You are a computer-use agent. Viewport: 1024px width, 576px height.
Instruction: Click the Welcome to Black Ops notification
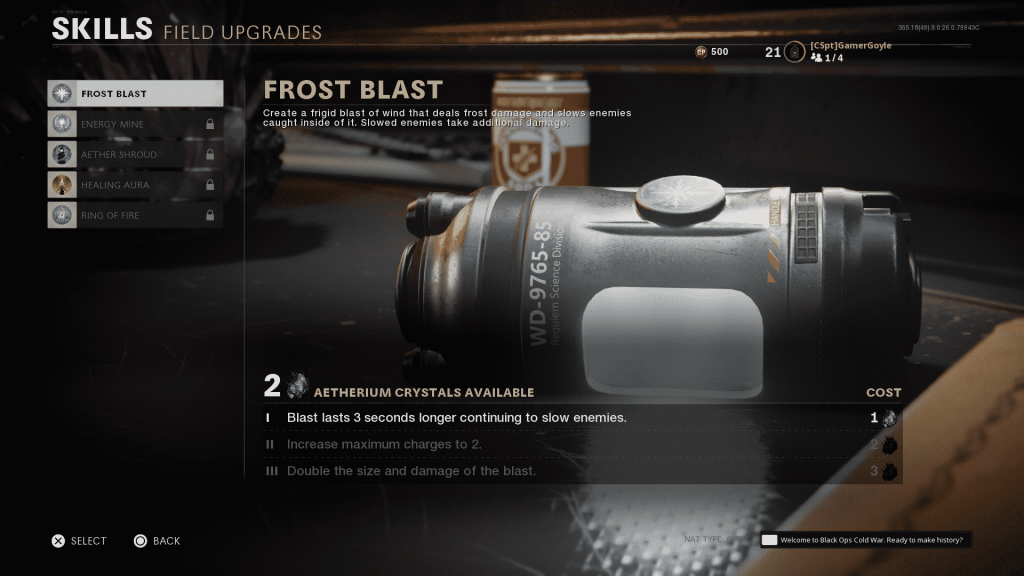pos(866,540)
